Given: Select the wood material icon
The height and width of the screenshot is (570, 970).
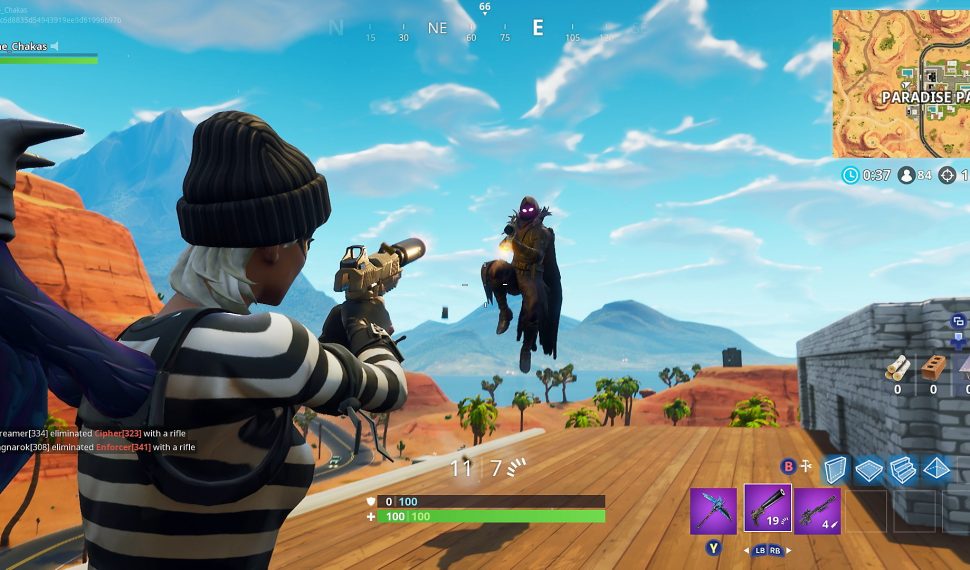Looking at the screenshot, I should (x=898, y=367).
